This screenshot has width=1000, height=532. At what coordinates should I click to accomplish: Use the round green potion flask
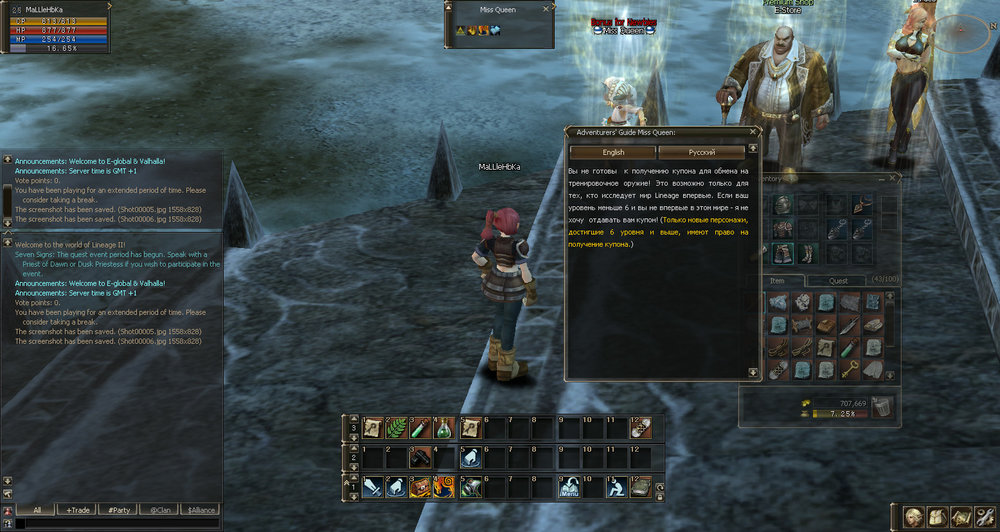(445, 428)
